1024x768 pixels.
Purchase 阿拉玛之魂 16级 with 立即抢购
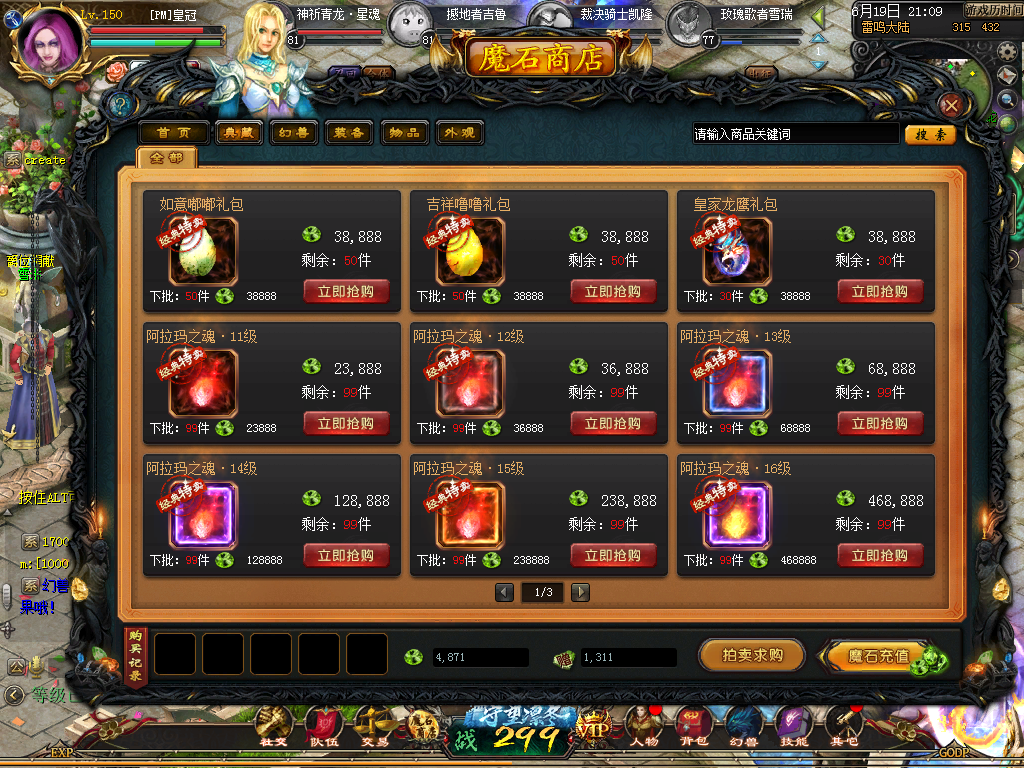coord(880,556)
